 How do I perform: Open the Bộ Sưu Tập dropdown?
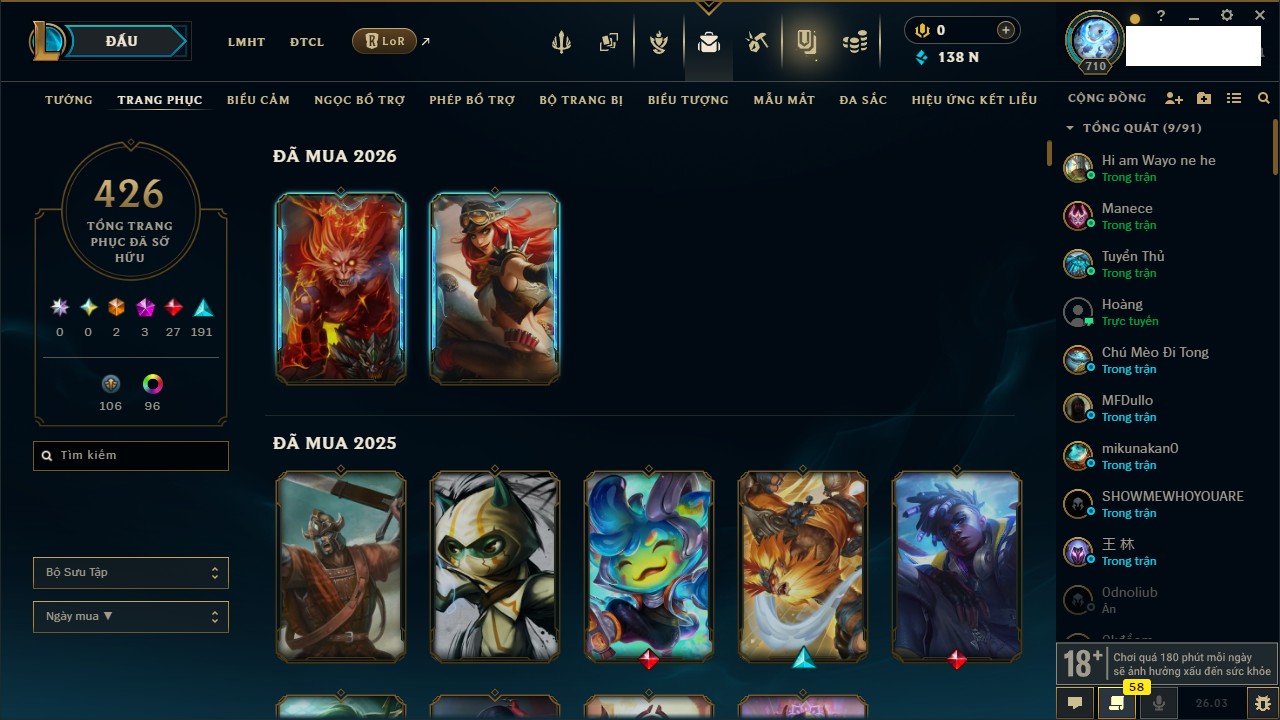click(131, 573)
